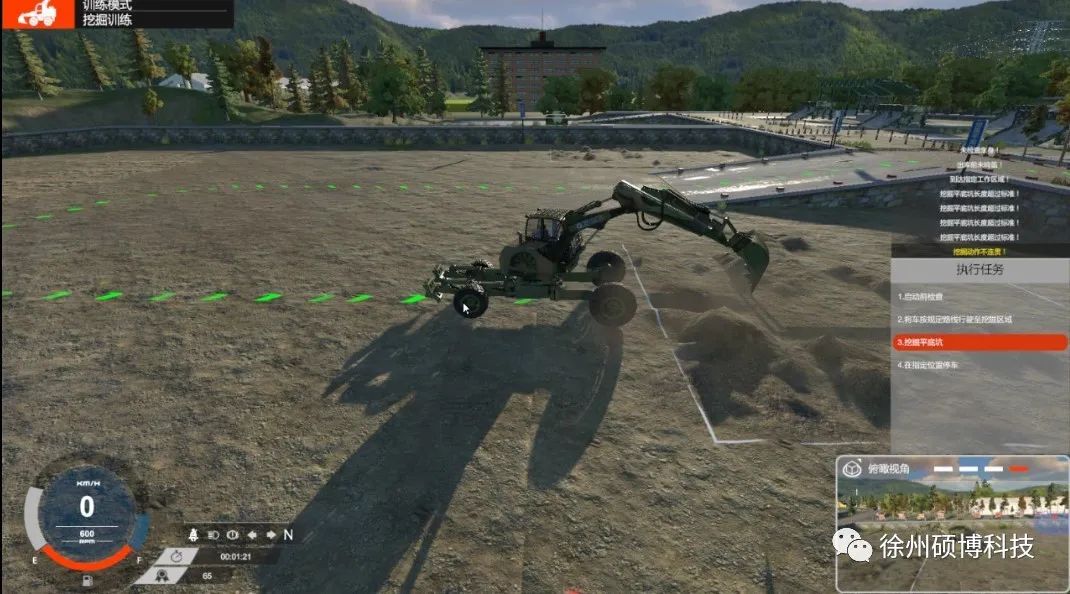Activate the right turn signal arrow
Image resolution: width=1070 pixels, height=594 pixels.
coord(269,534)
